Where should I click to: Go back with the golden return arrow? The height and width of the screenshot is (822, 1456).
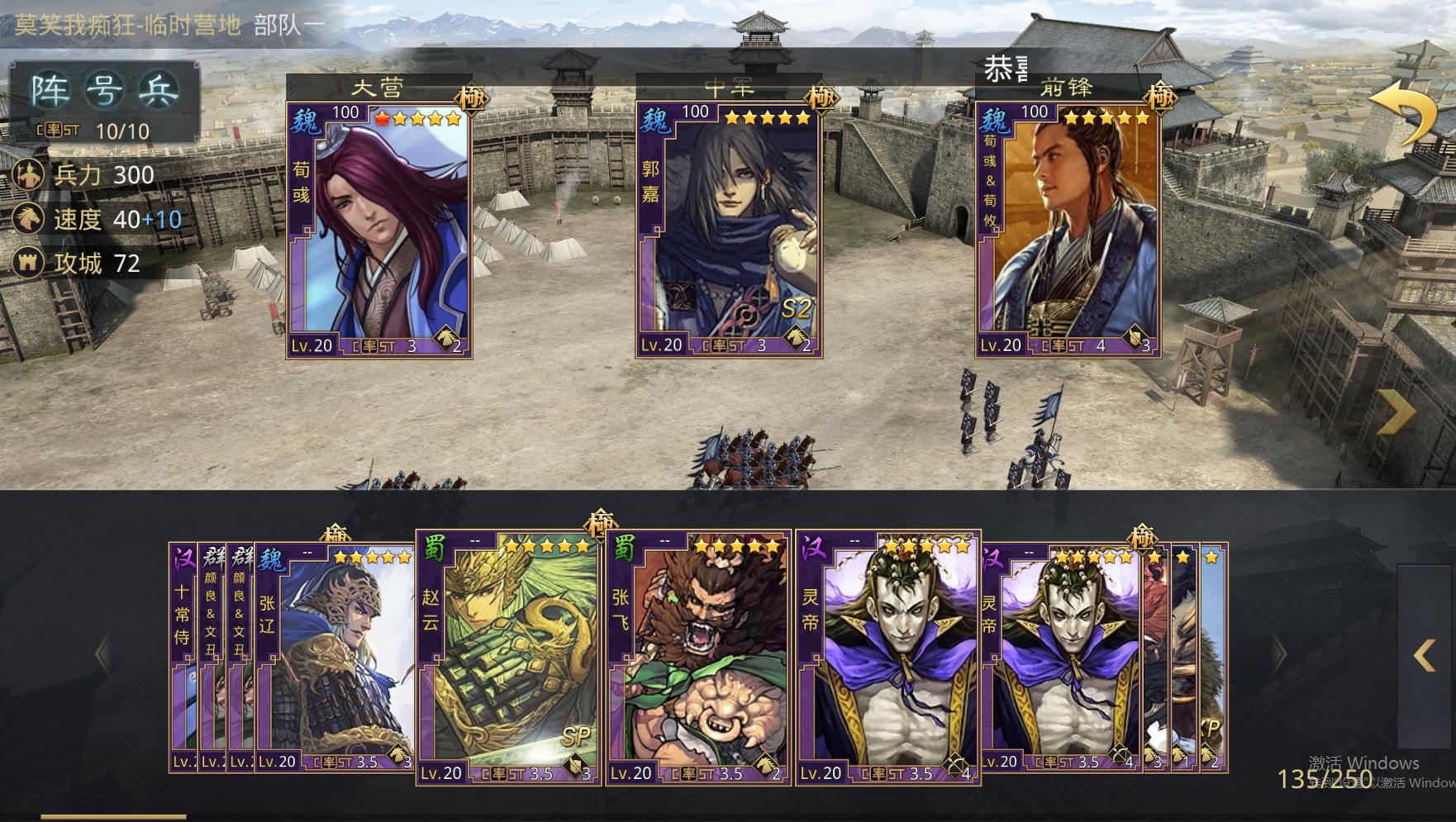pos(1405,114)
